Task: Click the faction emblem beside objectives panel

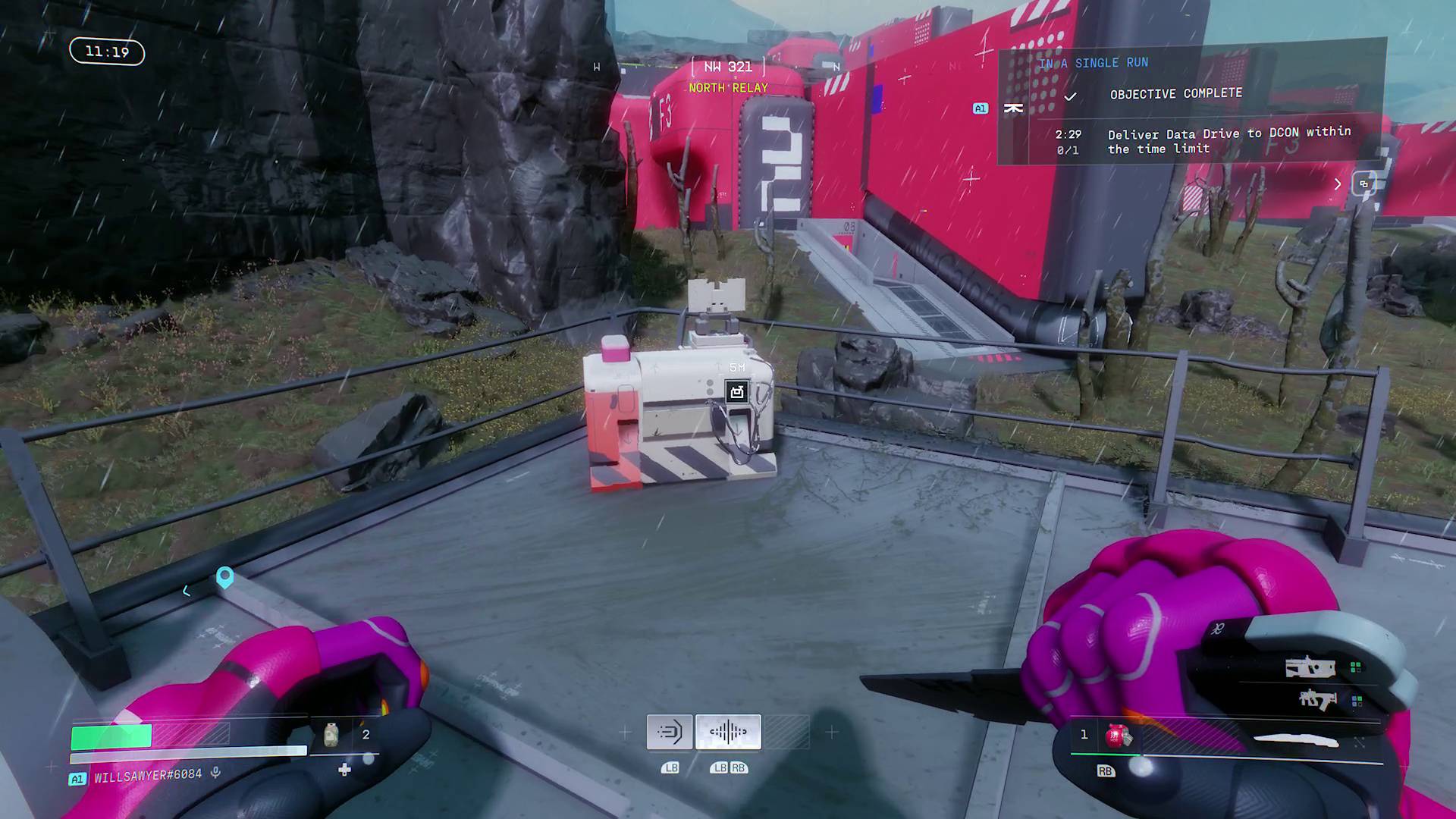Action: (x=1013, y=108)
